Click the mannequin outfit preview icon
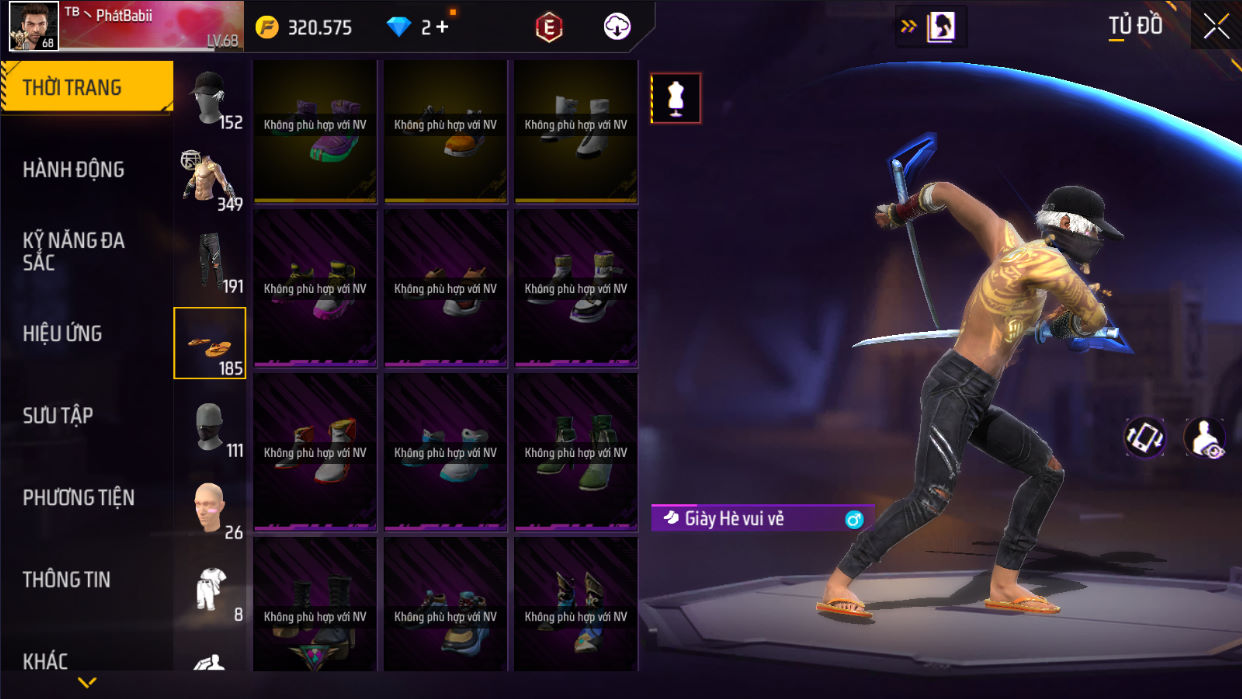This screenshot has height=699, width=1242. tap(675, 98)
